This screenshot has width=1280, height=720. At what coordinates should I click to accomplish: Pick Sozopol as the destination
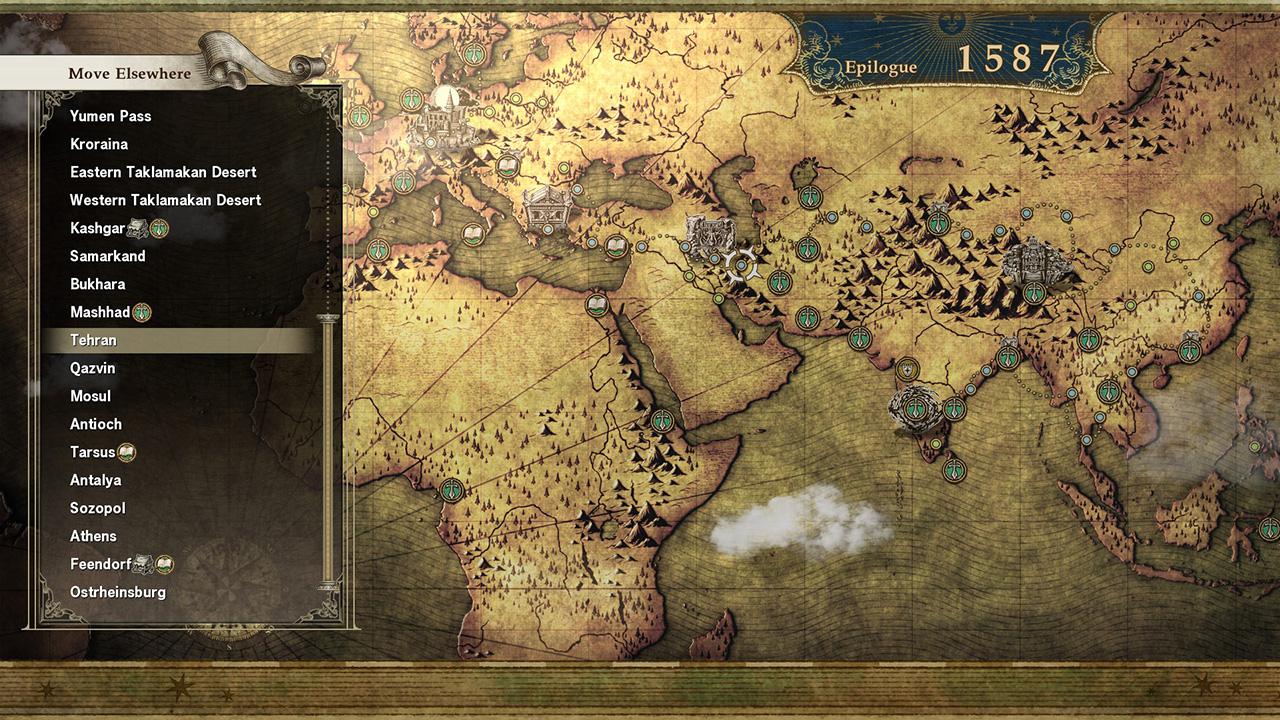(98, 508)
